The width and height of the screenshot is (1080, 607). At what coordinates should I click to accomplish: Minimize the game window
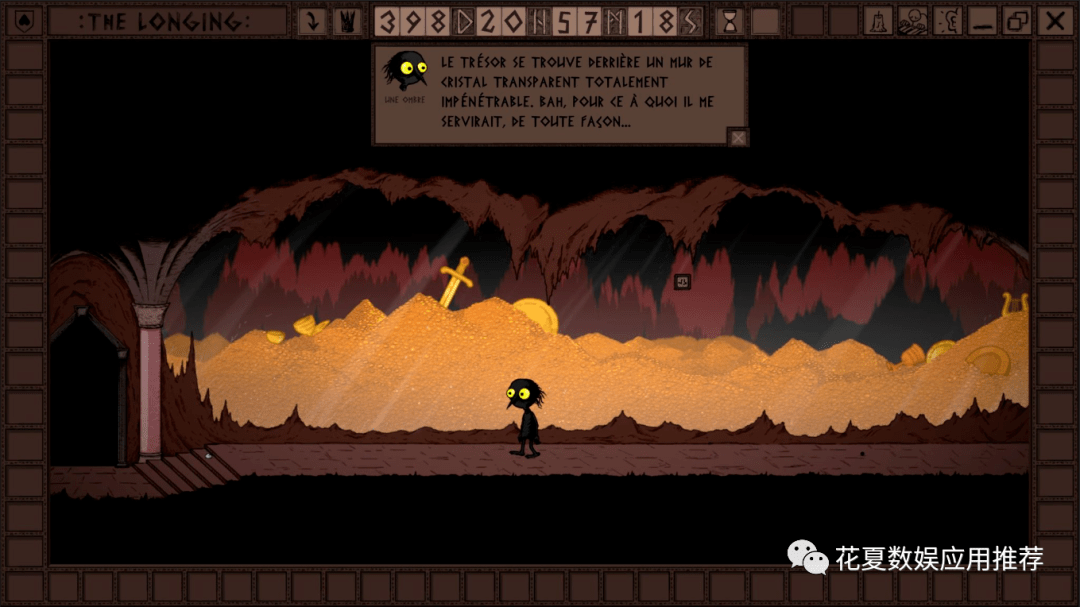[x=981, y=21]
